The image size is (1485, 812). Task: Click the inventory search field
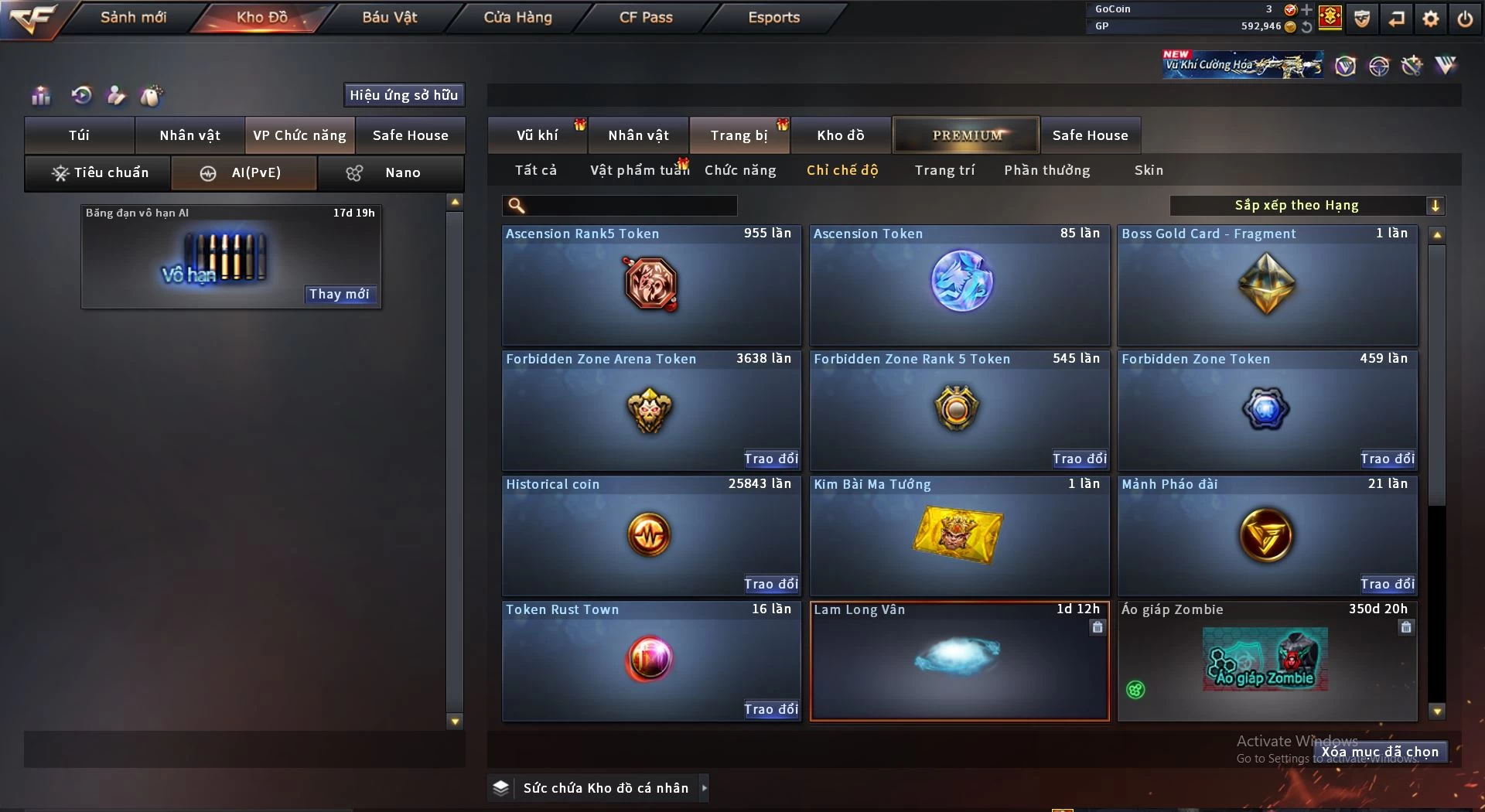630,205
